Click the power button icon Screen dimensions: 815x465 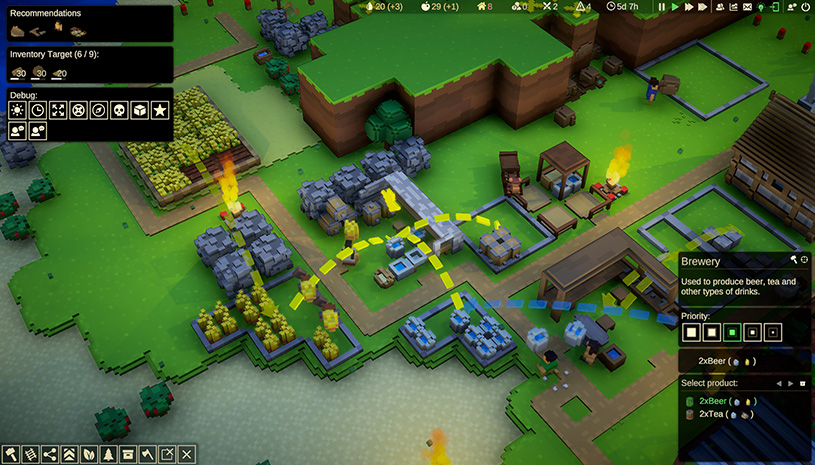pos(805,7)
